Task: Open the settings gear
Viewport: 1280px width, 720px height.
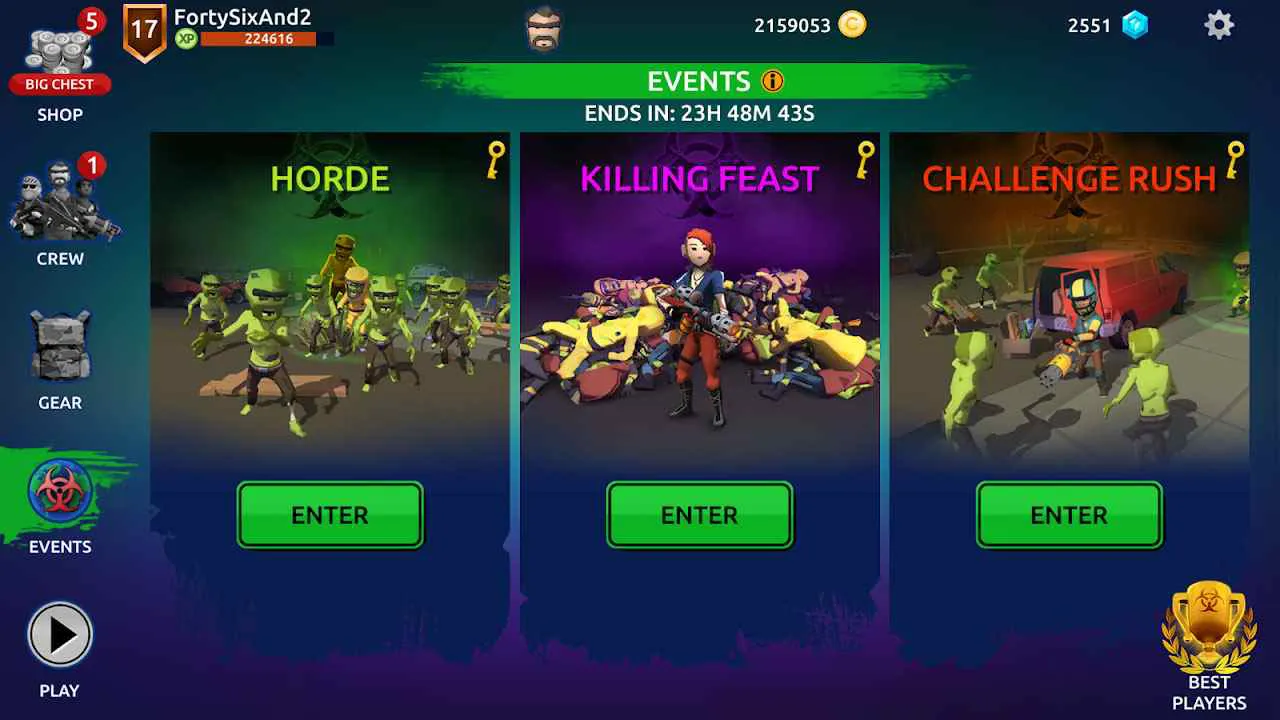Action: tap(1219, 24)
